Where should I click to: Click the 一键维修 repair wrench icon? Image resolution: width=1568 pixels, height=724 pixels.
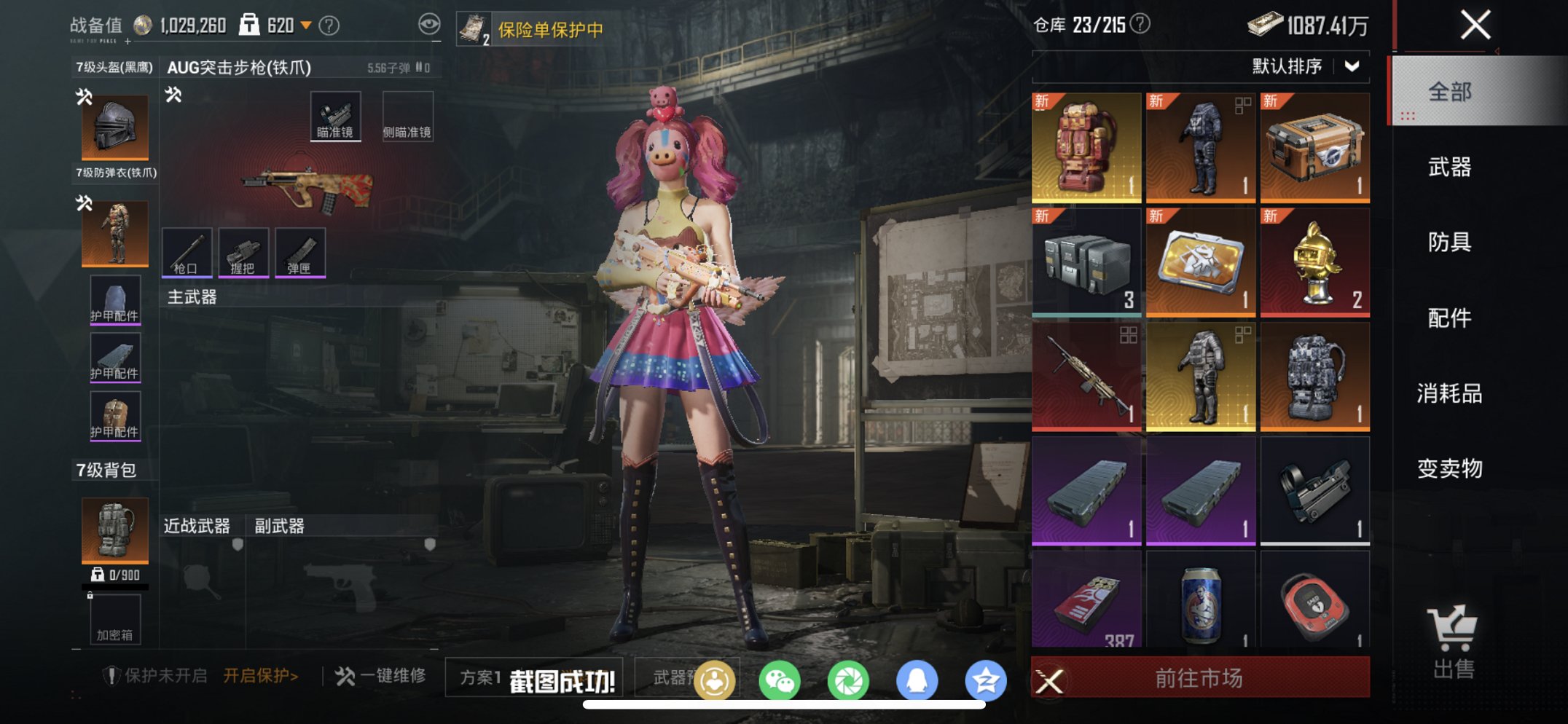click(345, 675)
